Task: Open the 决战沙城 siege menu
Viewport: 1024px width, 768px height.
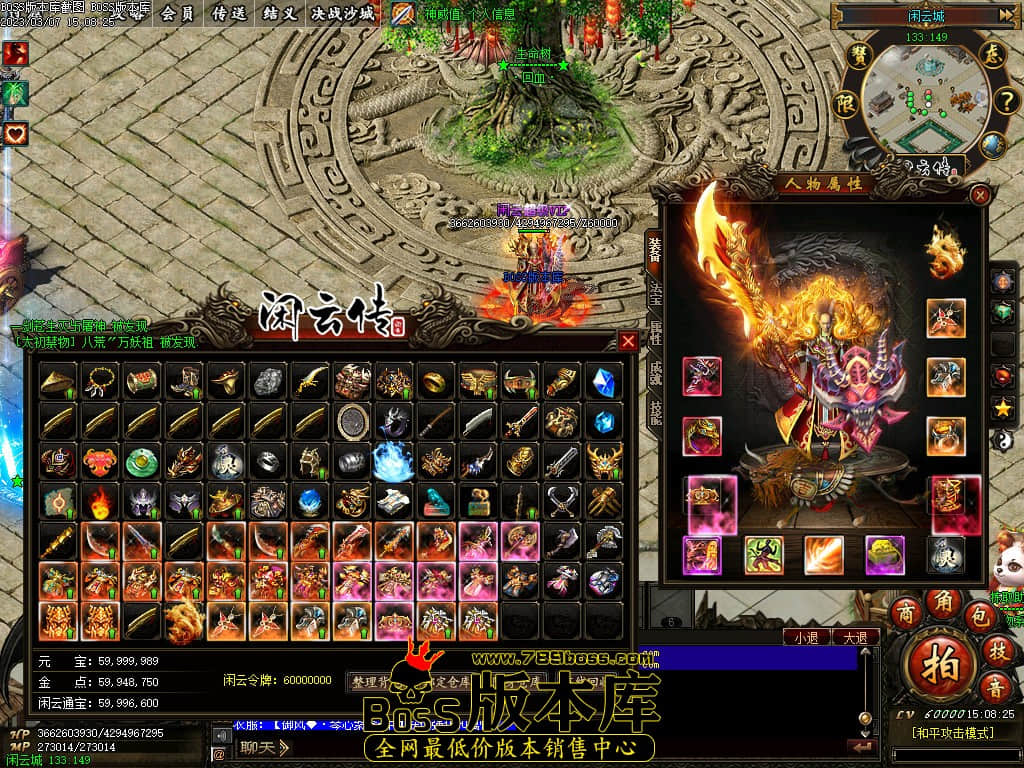Action: click(343, 14)
